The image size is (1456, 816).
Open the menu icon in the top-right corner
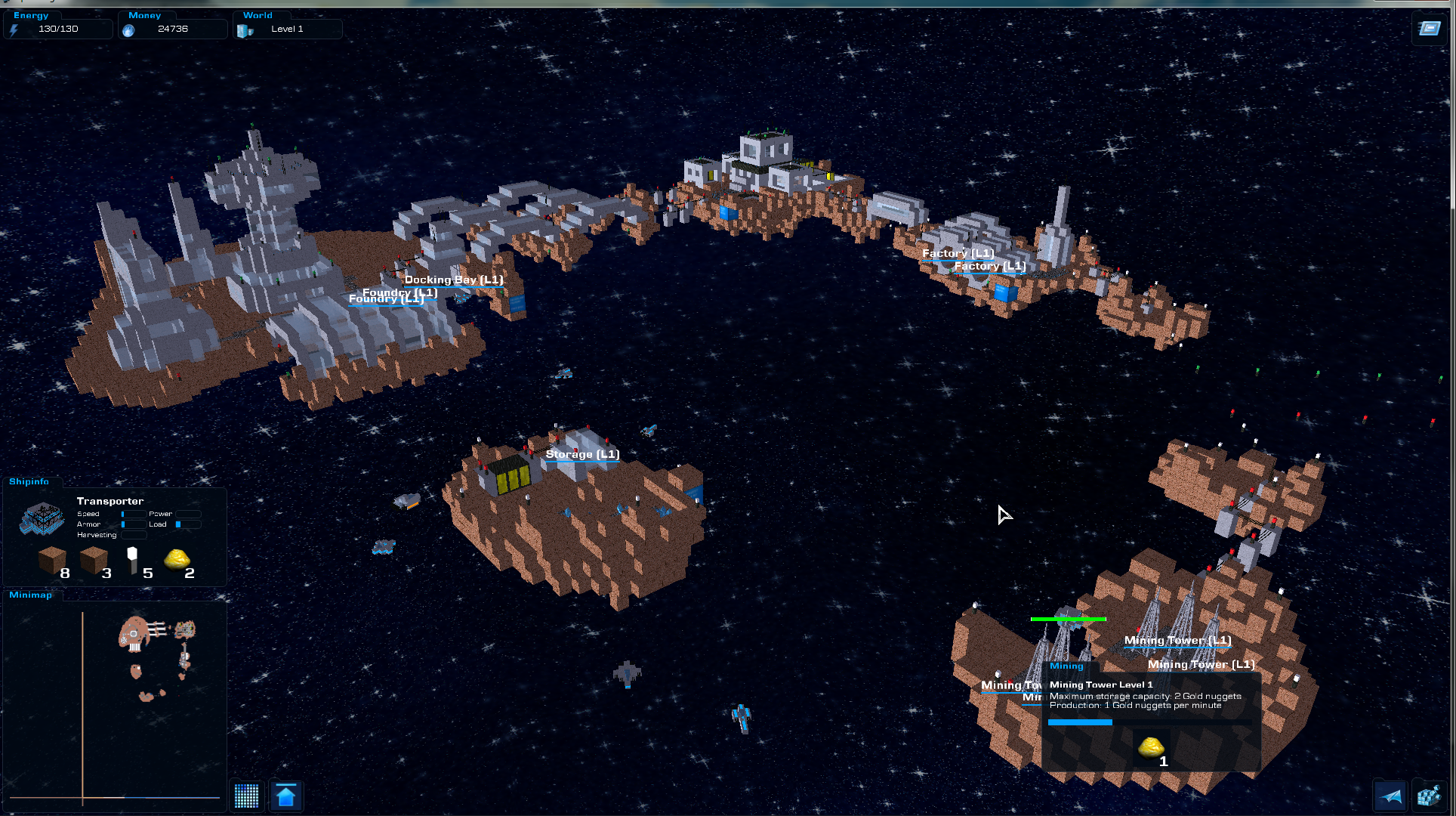1429,29
